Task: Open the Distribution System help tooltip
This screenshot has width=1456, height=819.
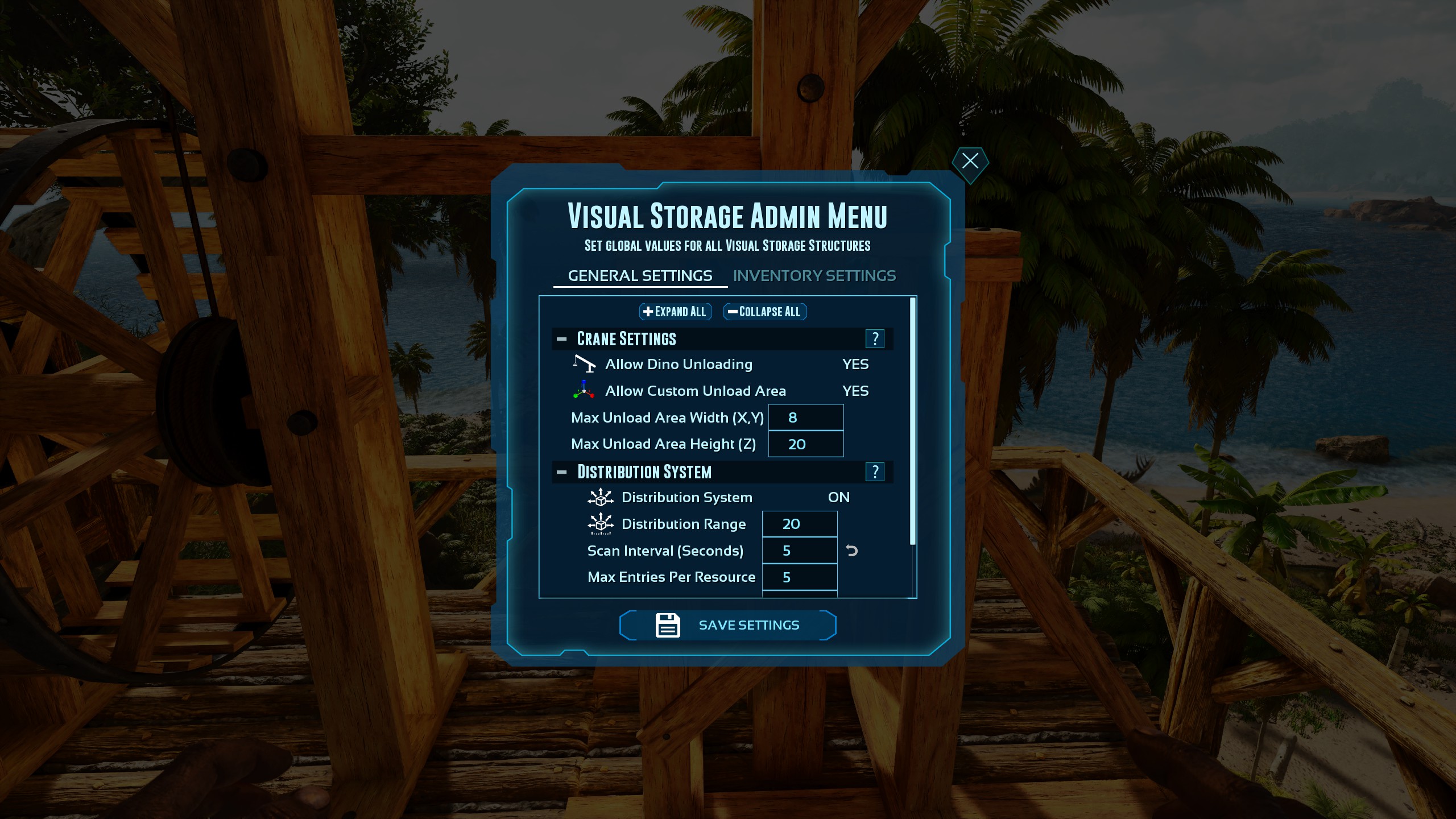Action: [x=875, y=471]
